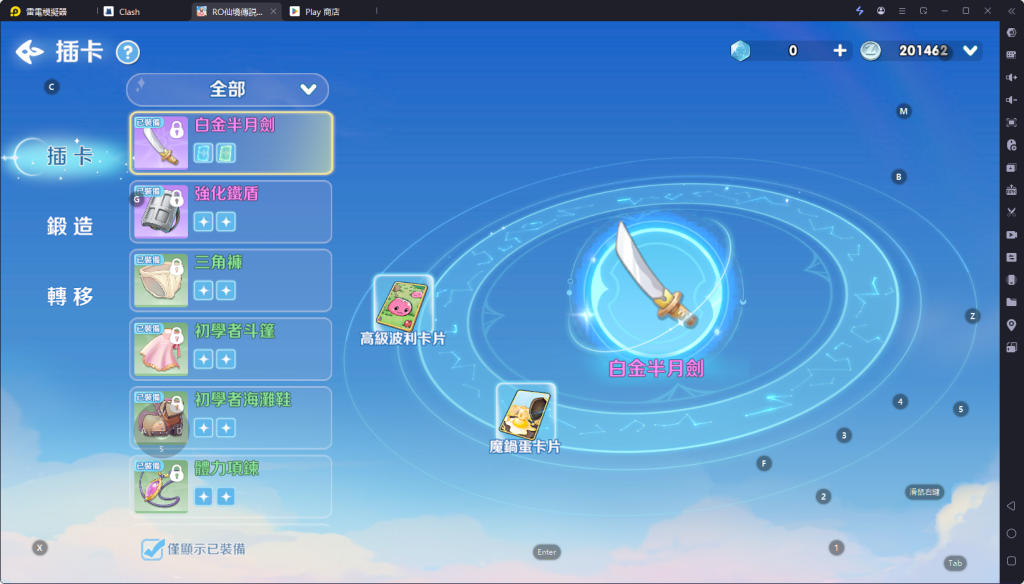
Task: Choose the 體力項鍊 equipment row
Action: (232, 486)
